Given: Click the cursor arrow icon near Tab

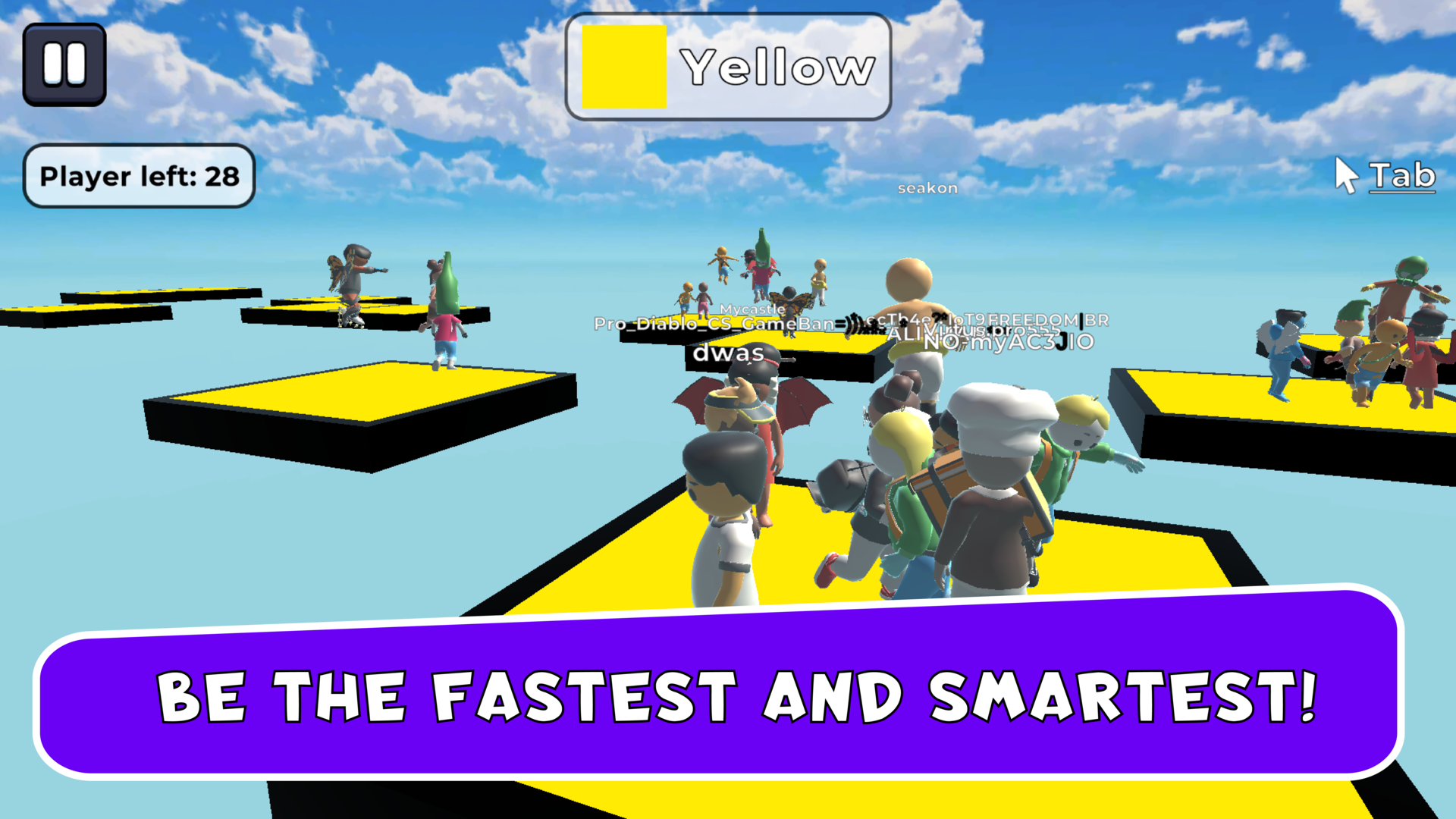Looking at the screenshot, I should click(x=1346, y=176).
